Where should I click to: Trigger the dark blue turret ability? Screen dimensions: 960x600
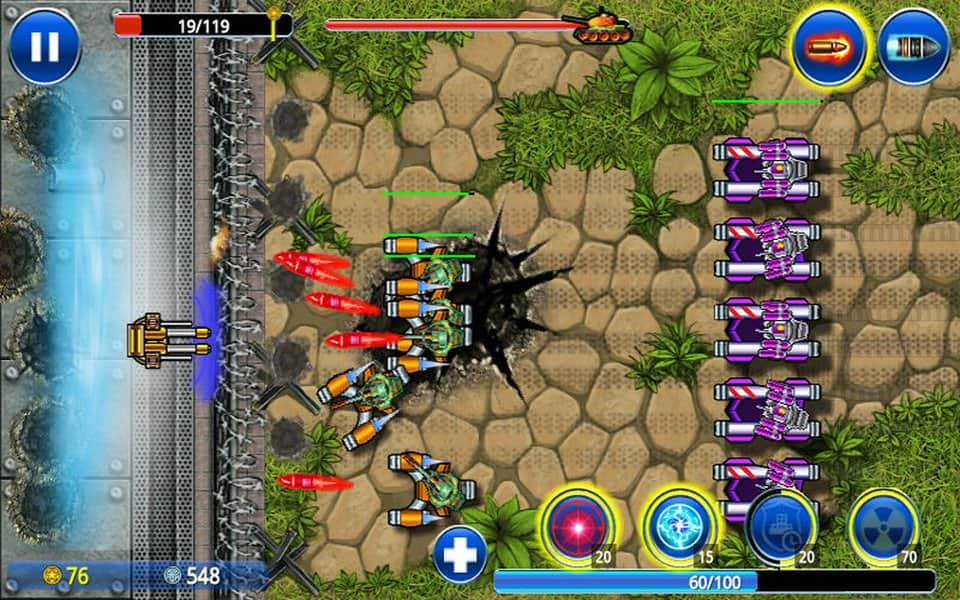781,526
